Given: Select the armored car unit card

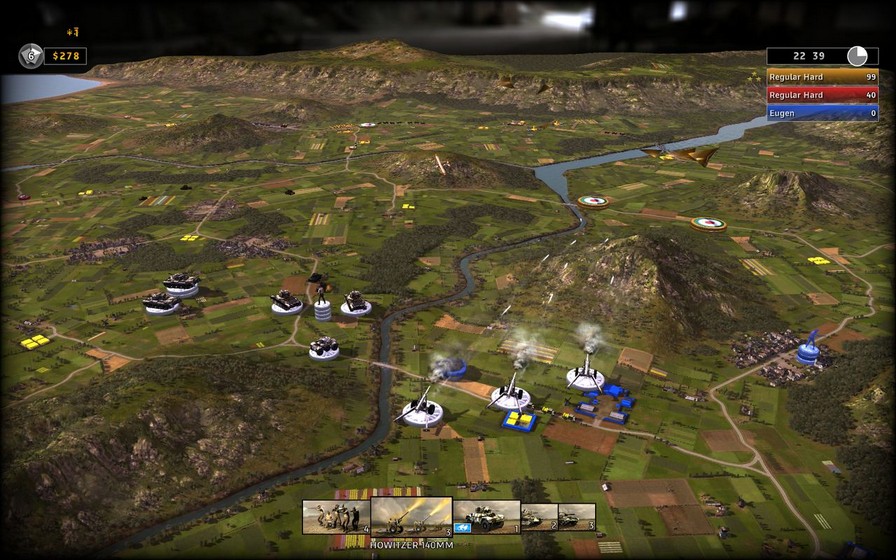Looking at the screenshot, I should click(x=486, y=516).
